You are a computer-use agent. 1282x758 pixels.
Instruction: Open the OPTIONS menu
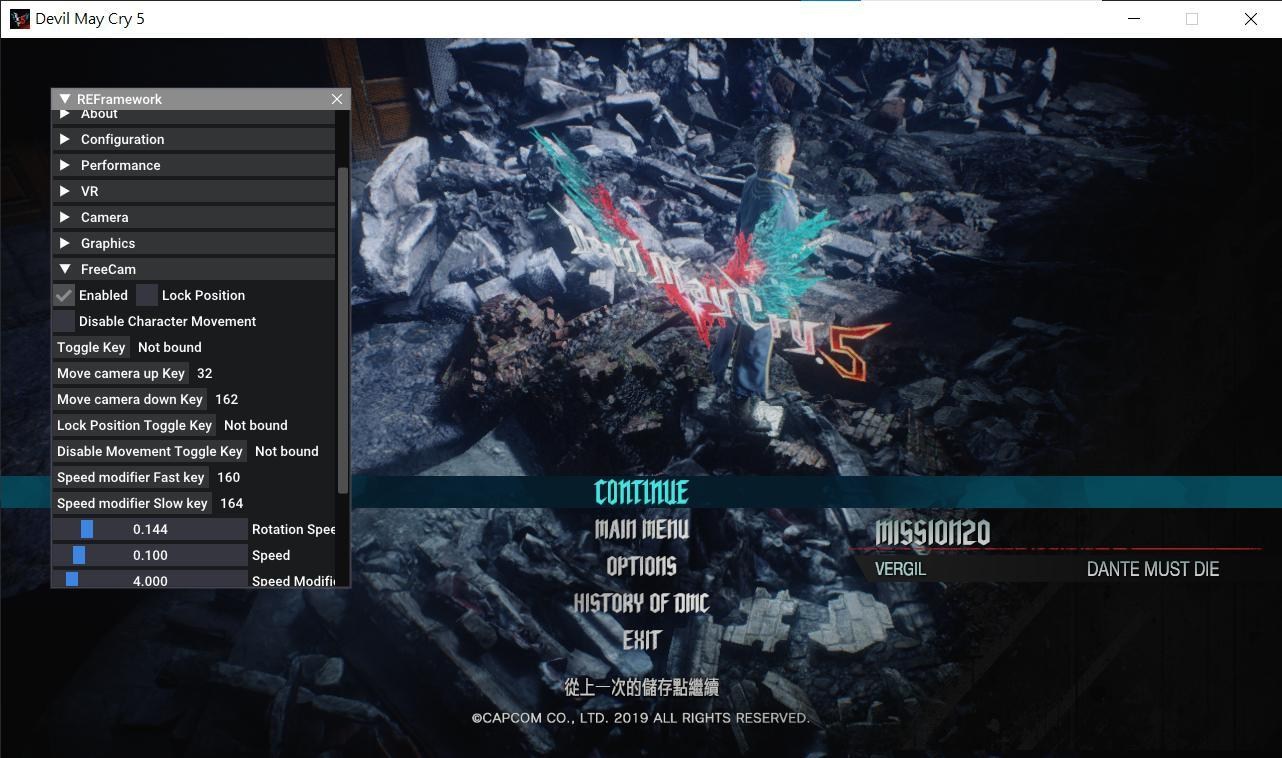[640, 566]
